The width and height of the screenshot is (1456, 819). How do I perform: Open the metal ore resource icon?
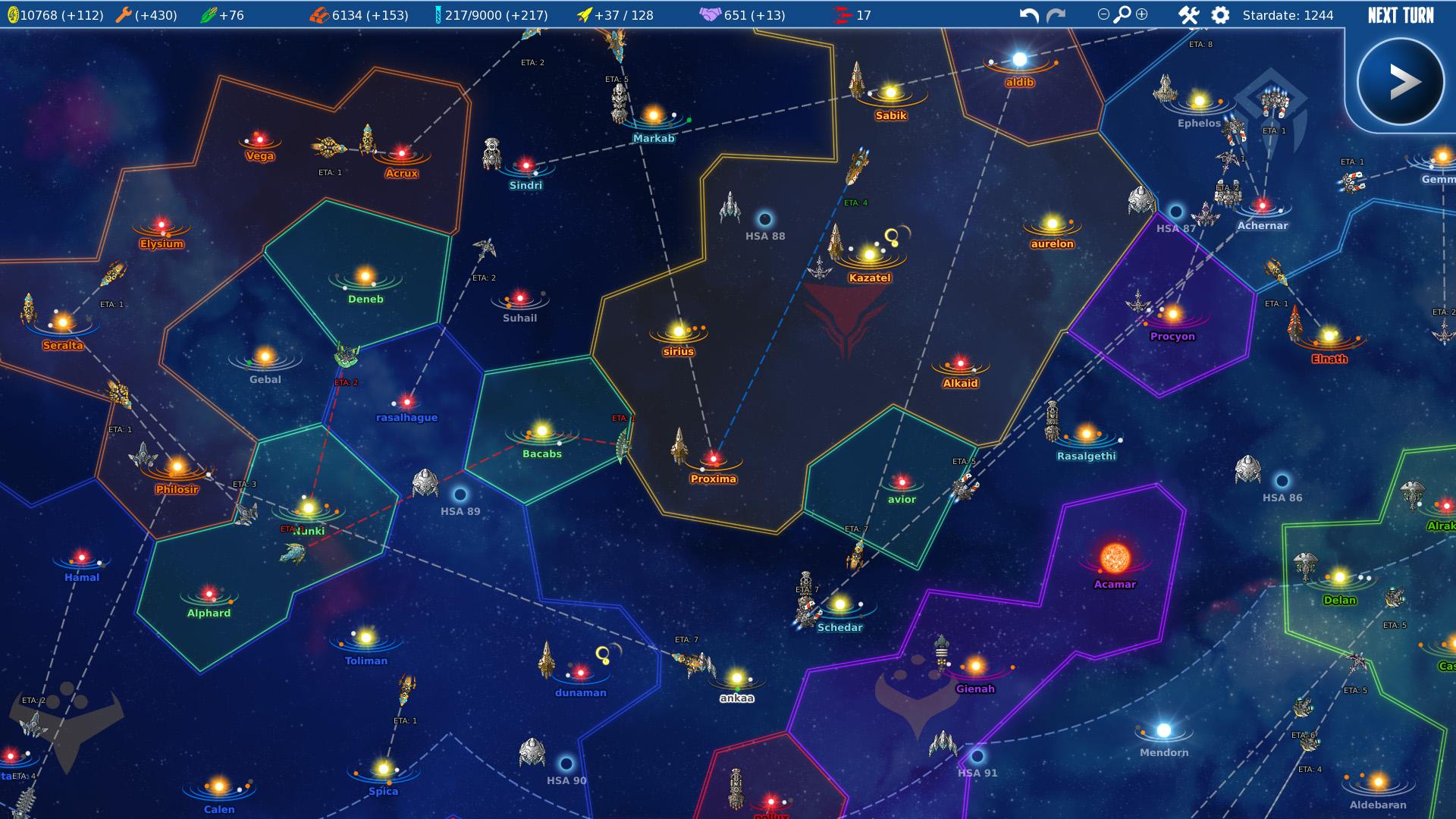click(318, 13)
